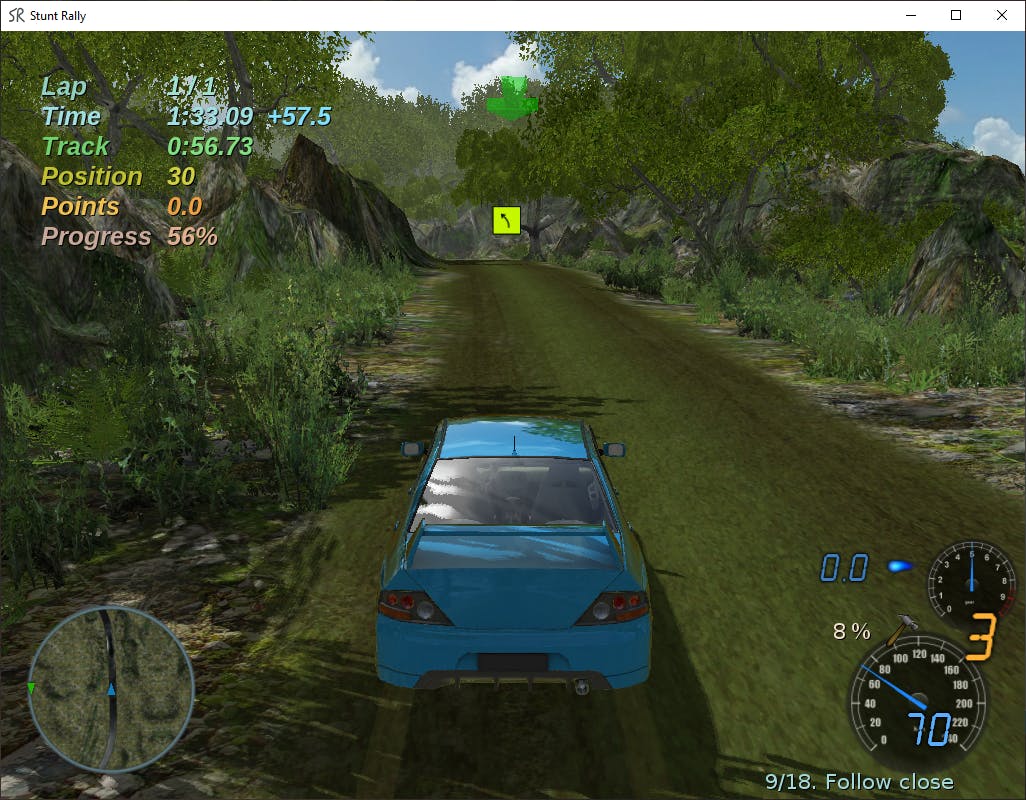This screenshot has height=800, width=1026.
Task: Minimize the Stunt Rally window
Action: [x=910, y=15]
